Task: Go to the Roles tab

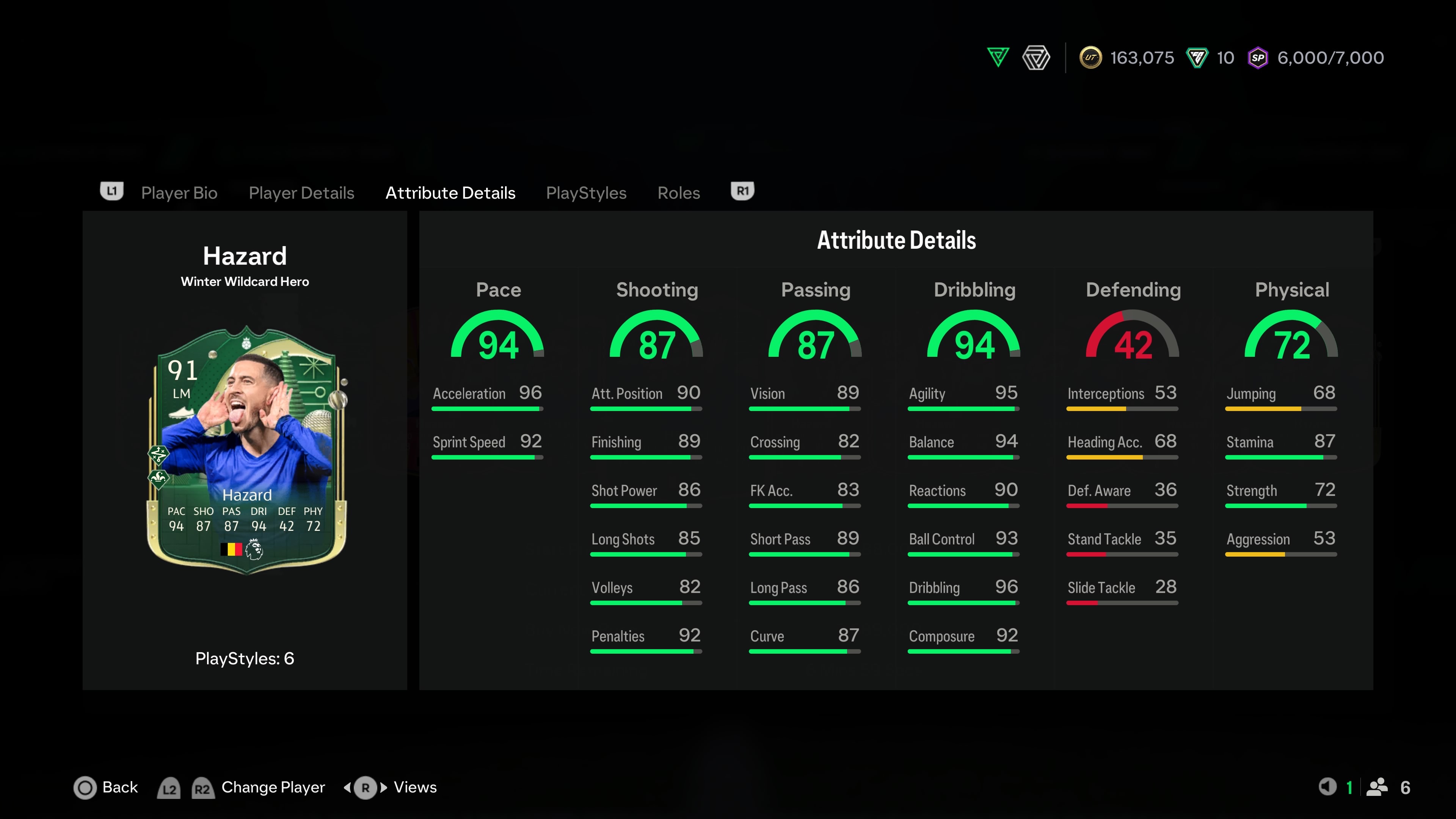Action: coord(678,193)
